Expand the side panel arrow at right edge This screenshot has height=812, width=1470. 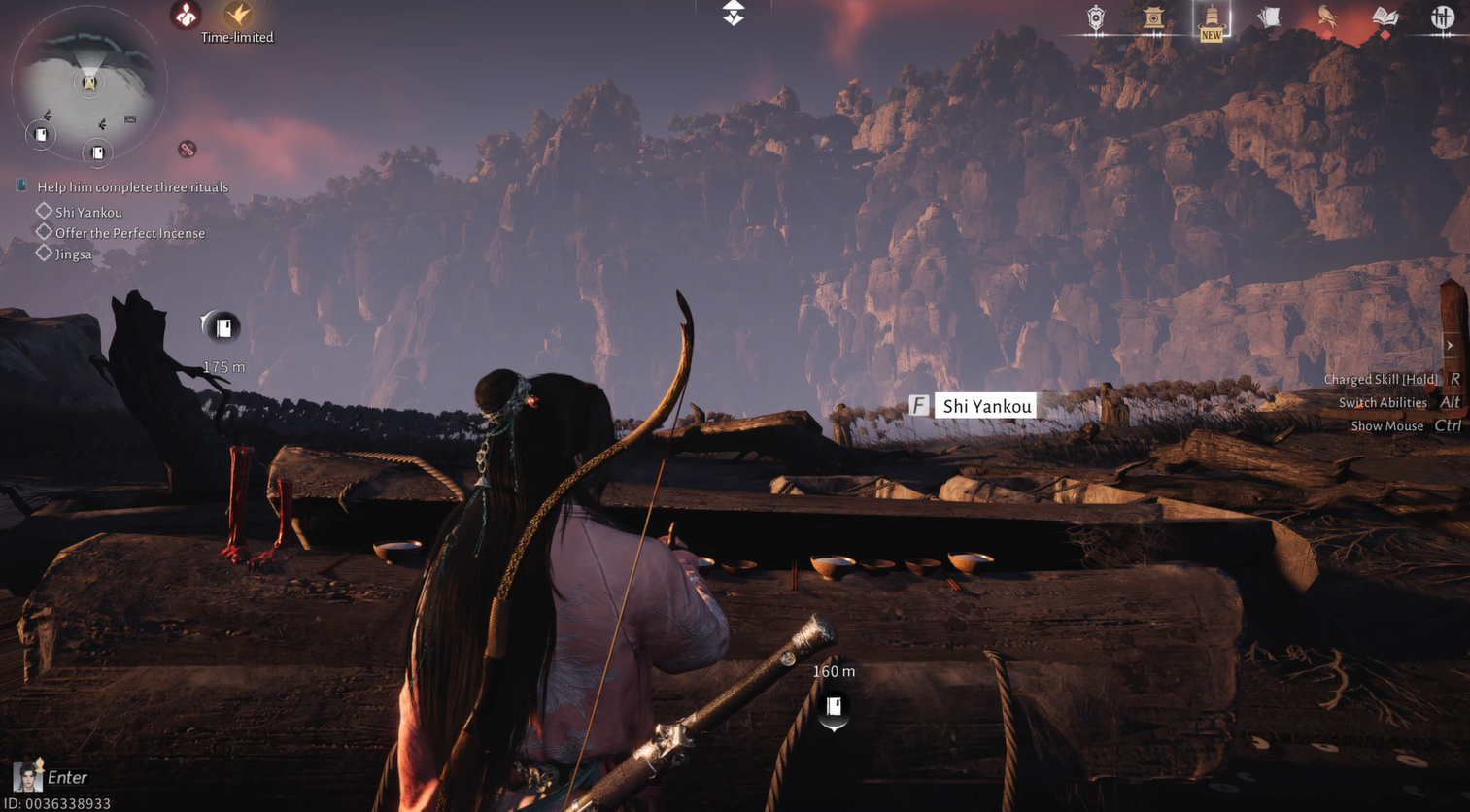tap(1450, 346)
